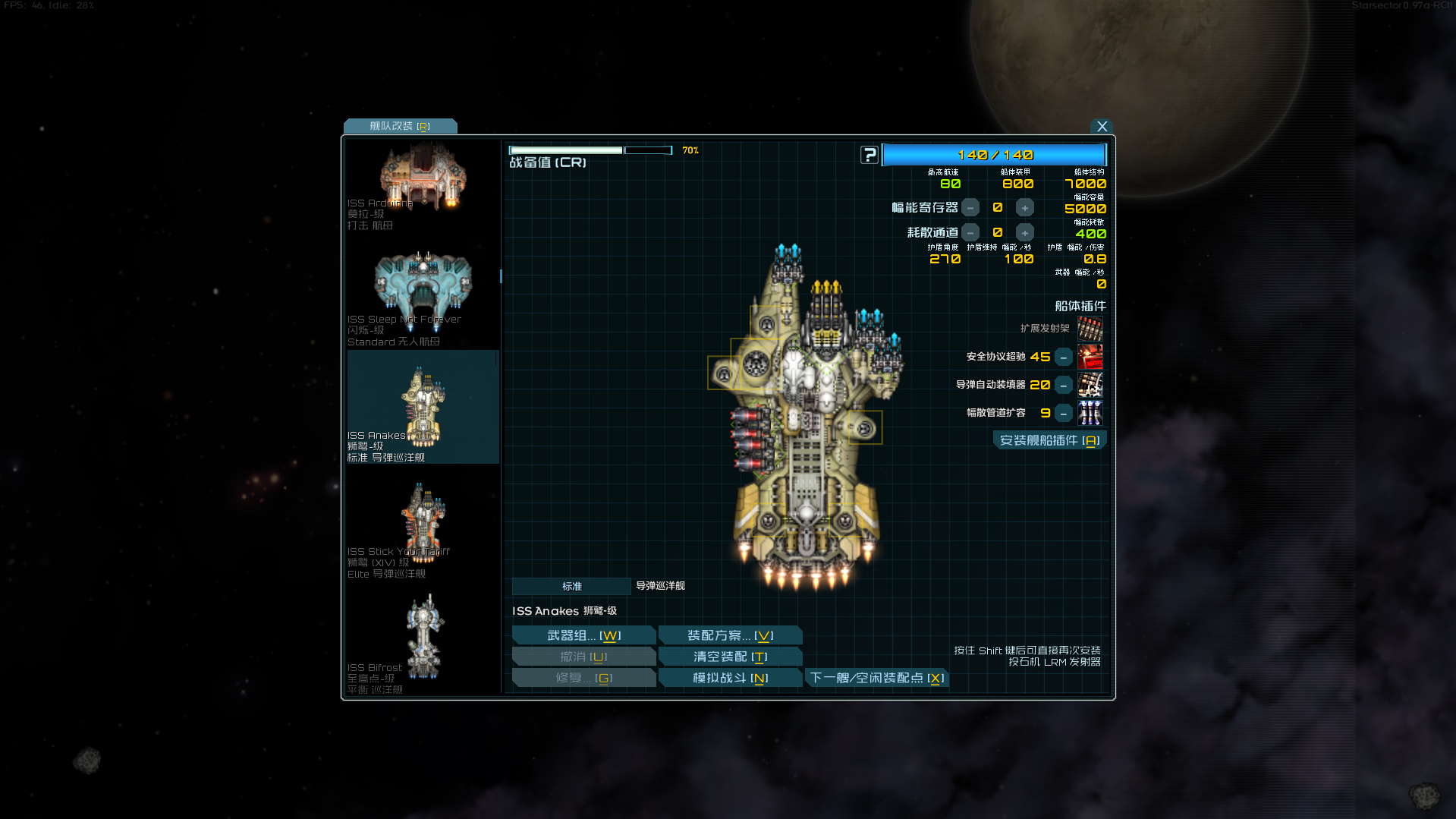Open 装配方案 loadout variants
The image size is (1456, 819).
click(730, 635)
